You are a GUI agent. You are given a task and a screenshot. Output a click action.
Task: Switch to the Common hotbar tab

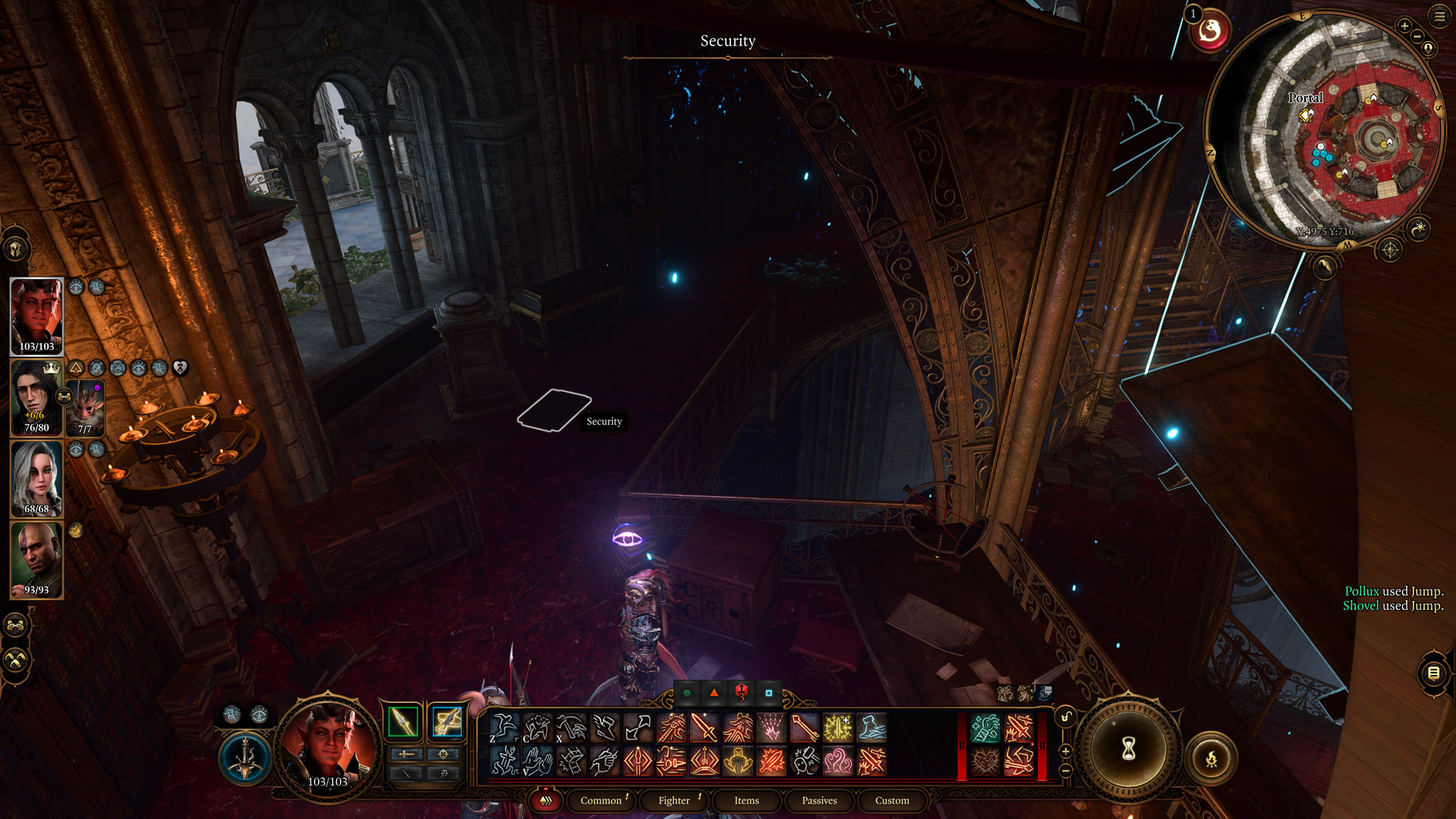click(x=601, y=801)
